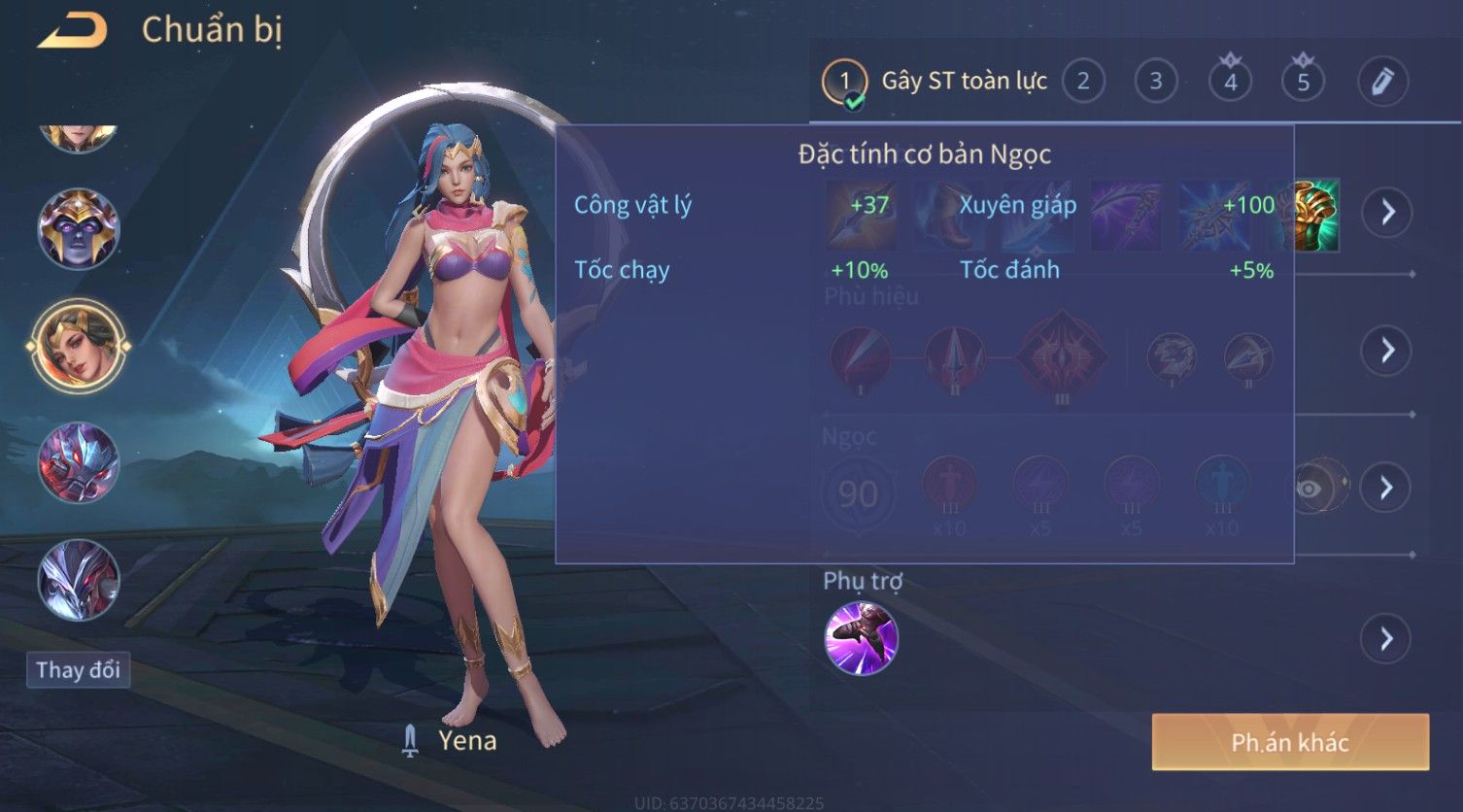Image resolution: width=1463 pixels, height=812 pixels.
Task: Select the highlighted Yena hero portrait
Action: pos(79,346)
